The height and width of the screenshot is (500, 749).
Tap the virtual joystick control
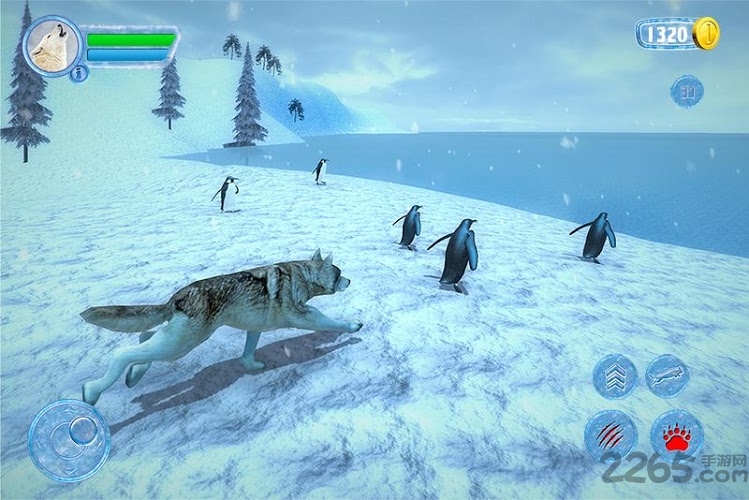(x=69, y=439)
